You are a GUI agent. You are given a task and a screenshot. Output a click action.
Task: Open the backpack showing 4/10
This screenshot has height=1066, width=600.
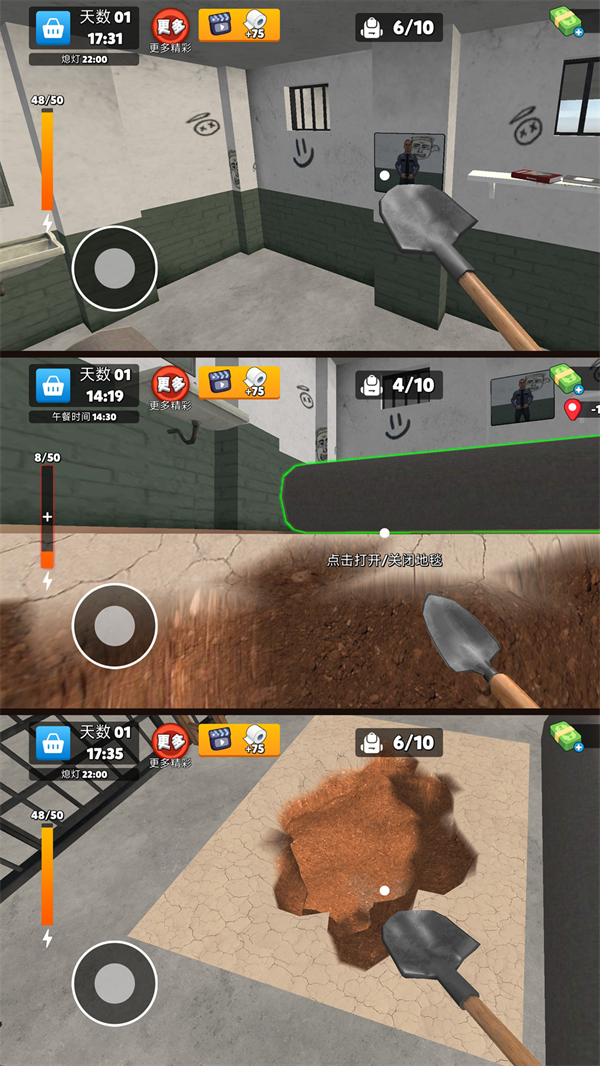(x=398, y=385)
